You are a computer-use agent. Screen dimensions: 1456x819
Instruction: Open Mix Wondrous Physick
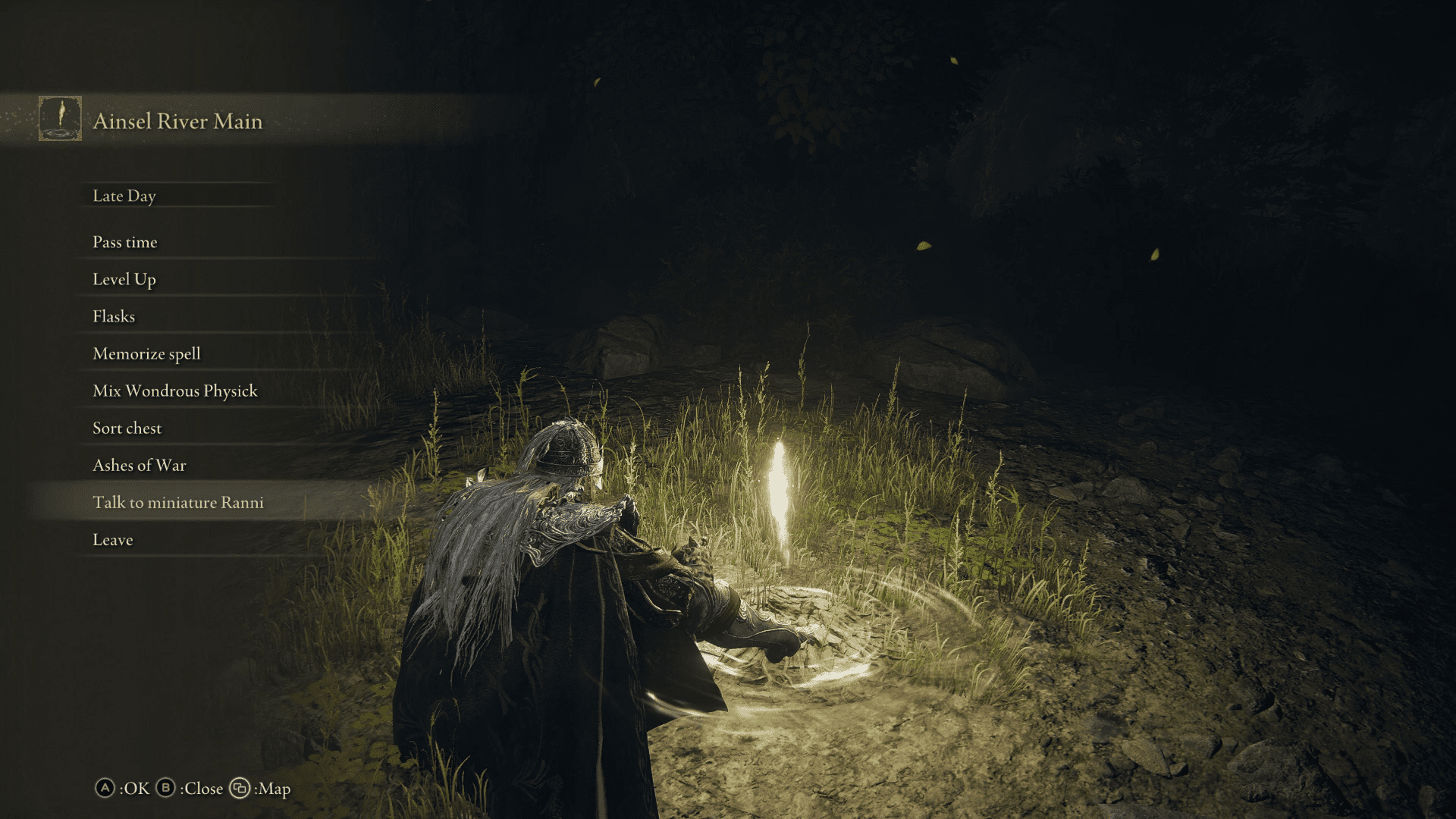pyautogui.click(x=174, y=391)
